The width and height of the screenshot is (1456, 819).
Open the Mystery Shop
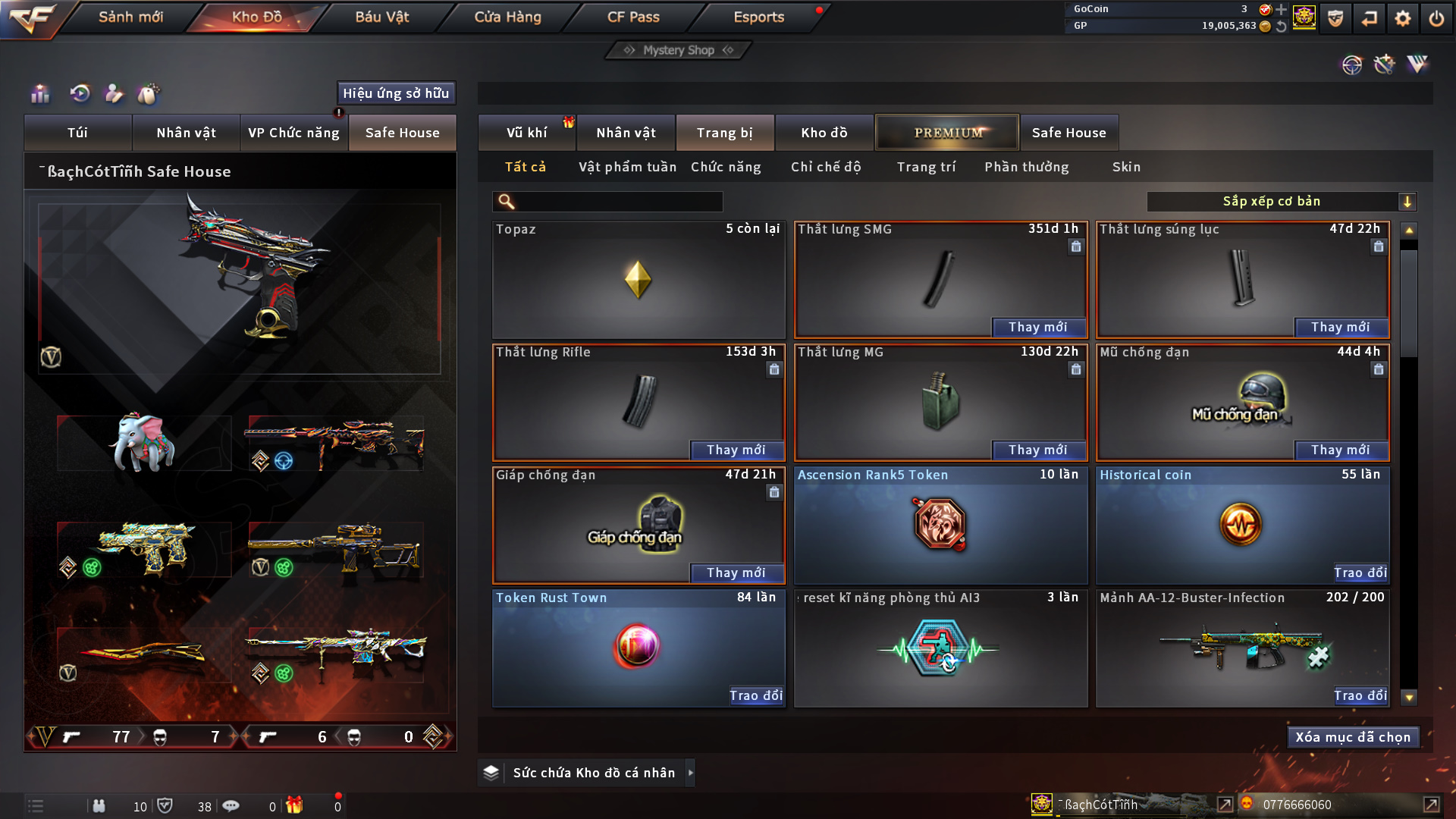point(679,50)
